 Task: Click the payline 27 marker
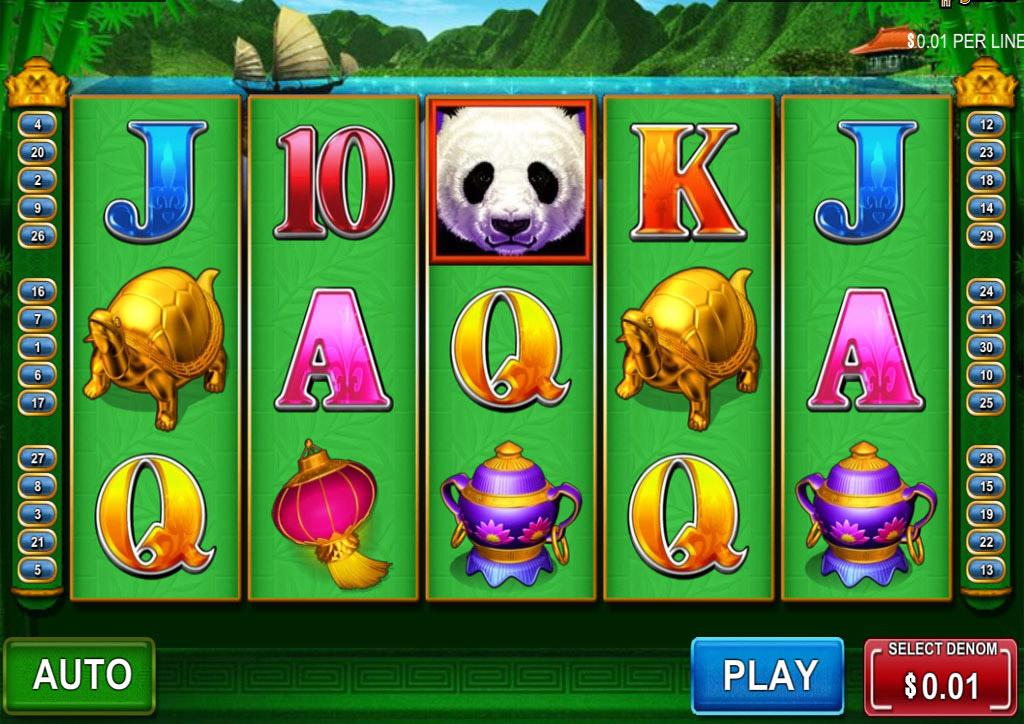pyautogui.click(x=38, y=458)
